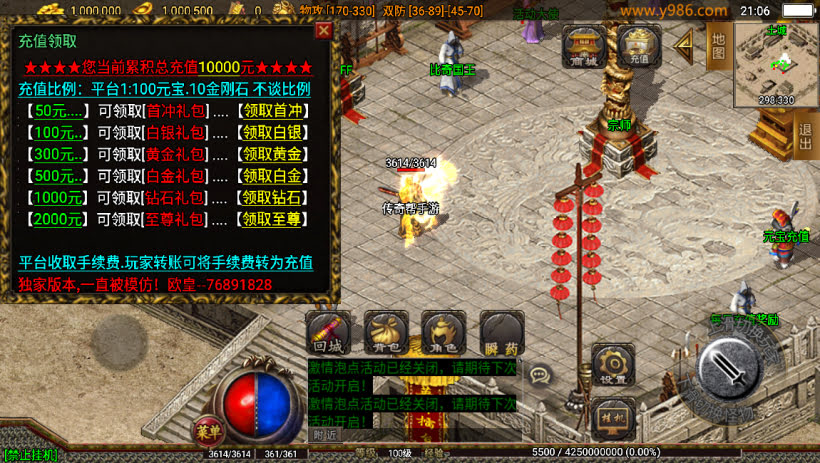
Task: Claim the 领取首冲 first-recharge gift
Action: (273, 110)
